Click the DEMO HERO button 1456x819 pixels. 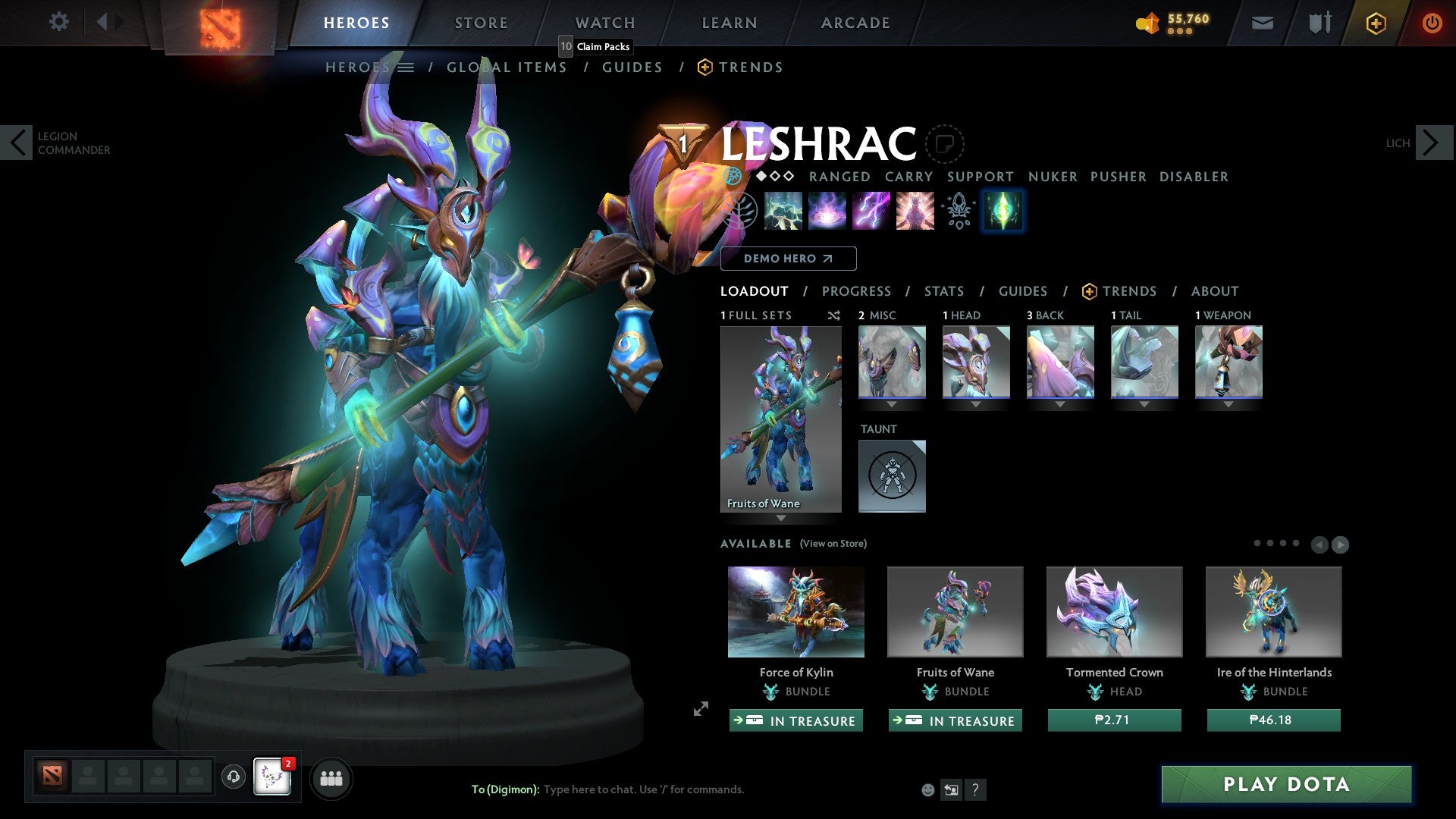click(x=788, y=259)
